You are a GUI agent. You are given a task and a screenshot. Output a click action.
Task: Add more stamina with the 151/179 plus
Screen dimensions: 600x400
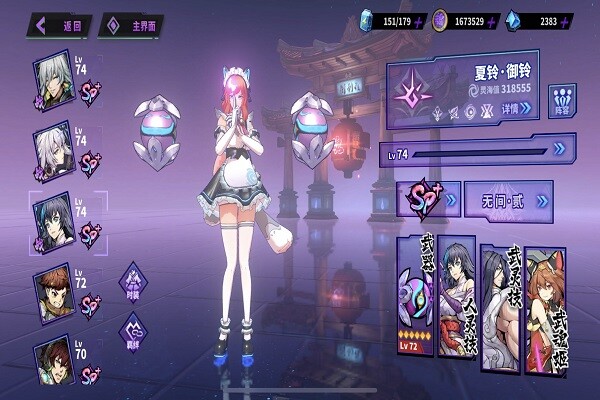[418, 19]
